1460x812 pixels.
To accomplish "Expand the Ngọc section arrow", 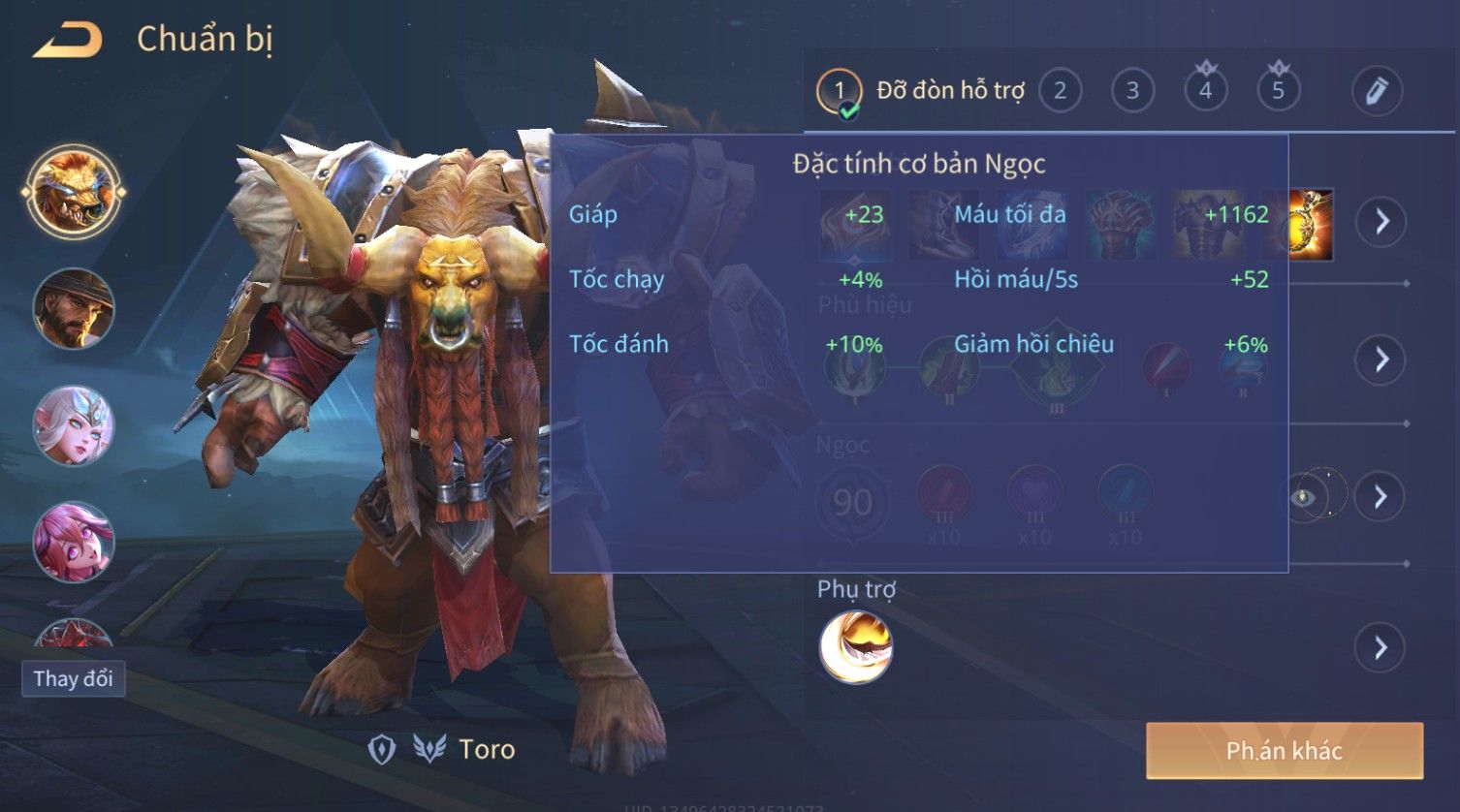I will (1381, 497).
